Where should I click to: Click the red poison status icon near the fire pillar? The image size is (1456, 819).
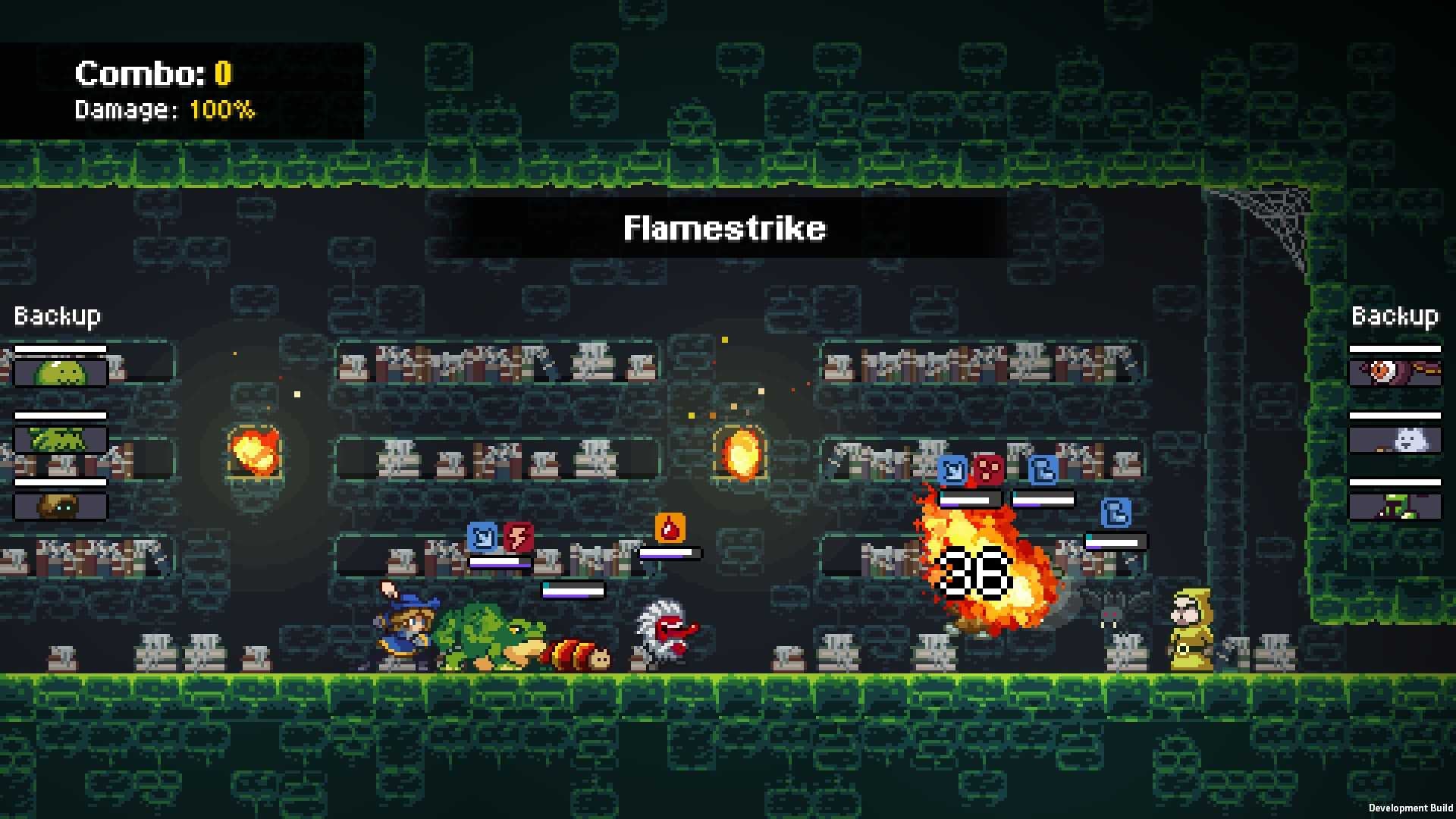987,469
